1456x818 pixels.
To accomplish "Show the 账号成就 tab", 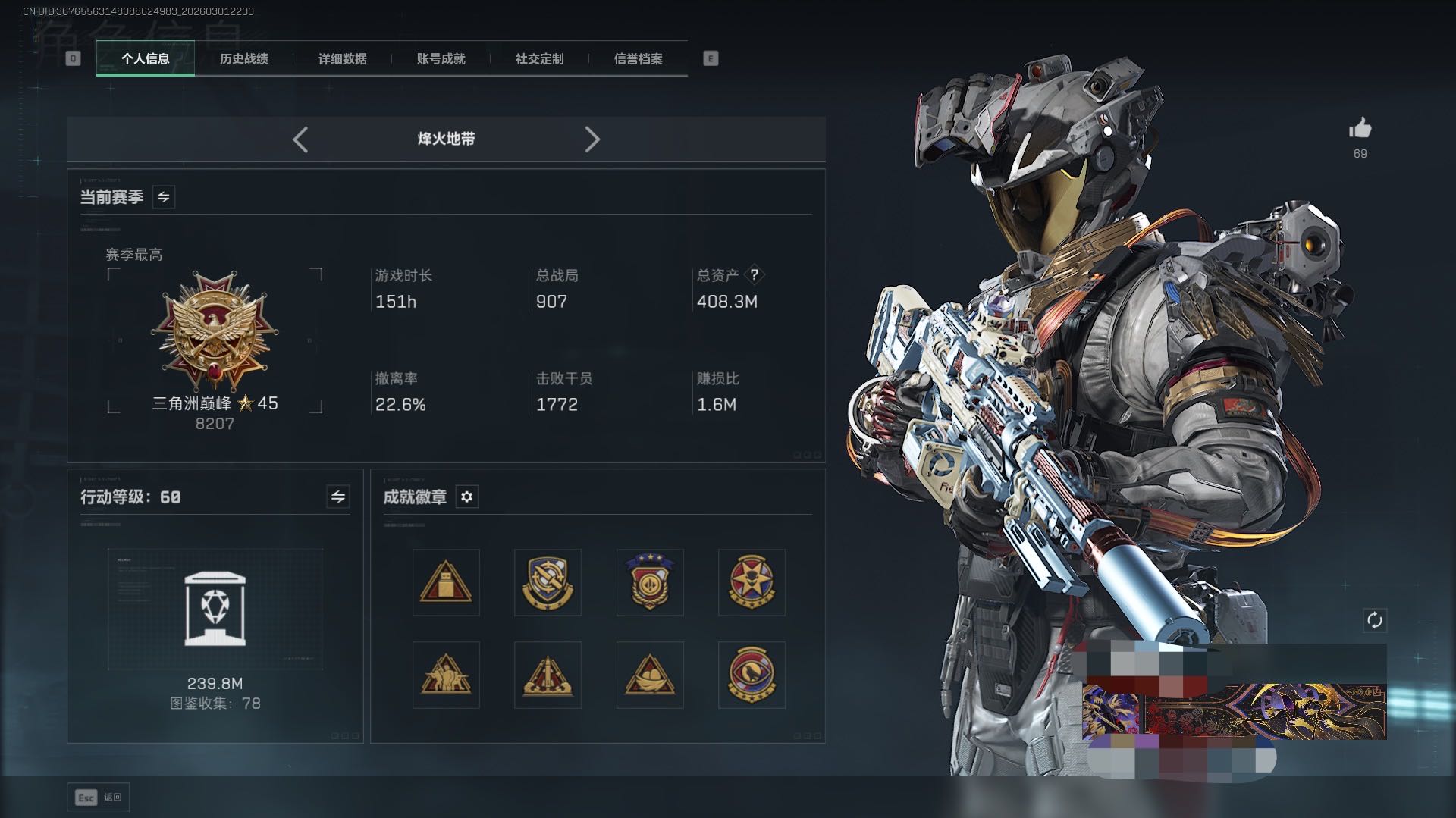I will pos(441,58).
